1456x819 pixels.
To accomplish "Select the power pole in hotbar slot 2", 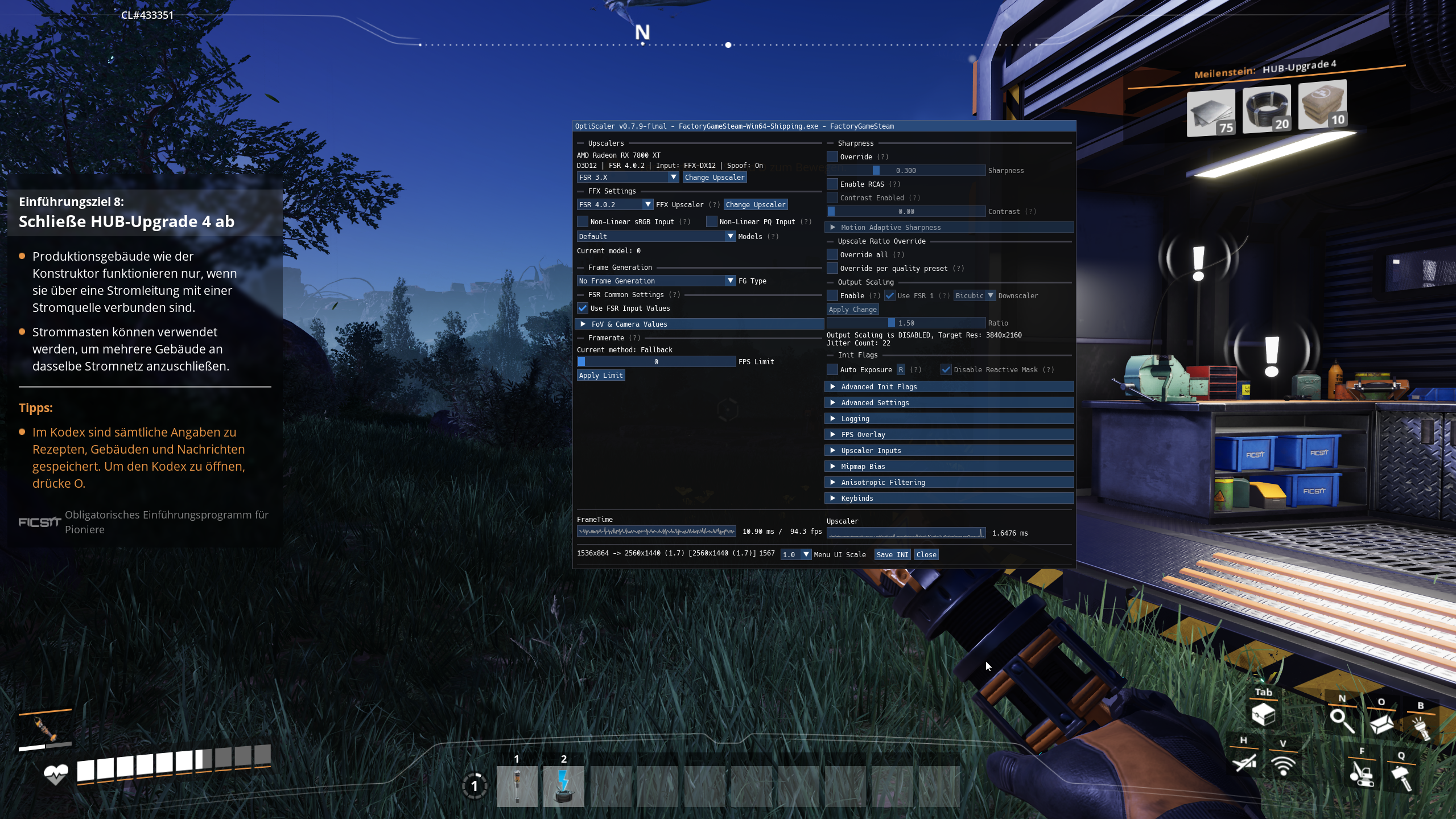I will pos(563,787).
